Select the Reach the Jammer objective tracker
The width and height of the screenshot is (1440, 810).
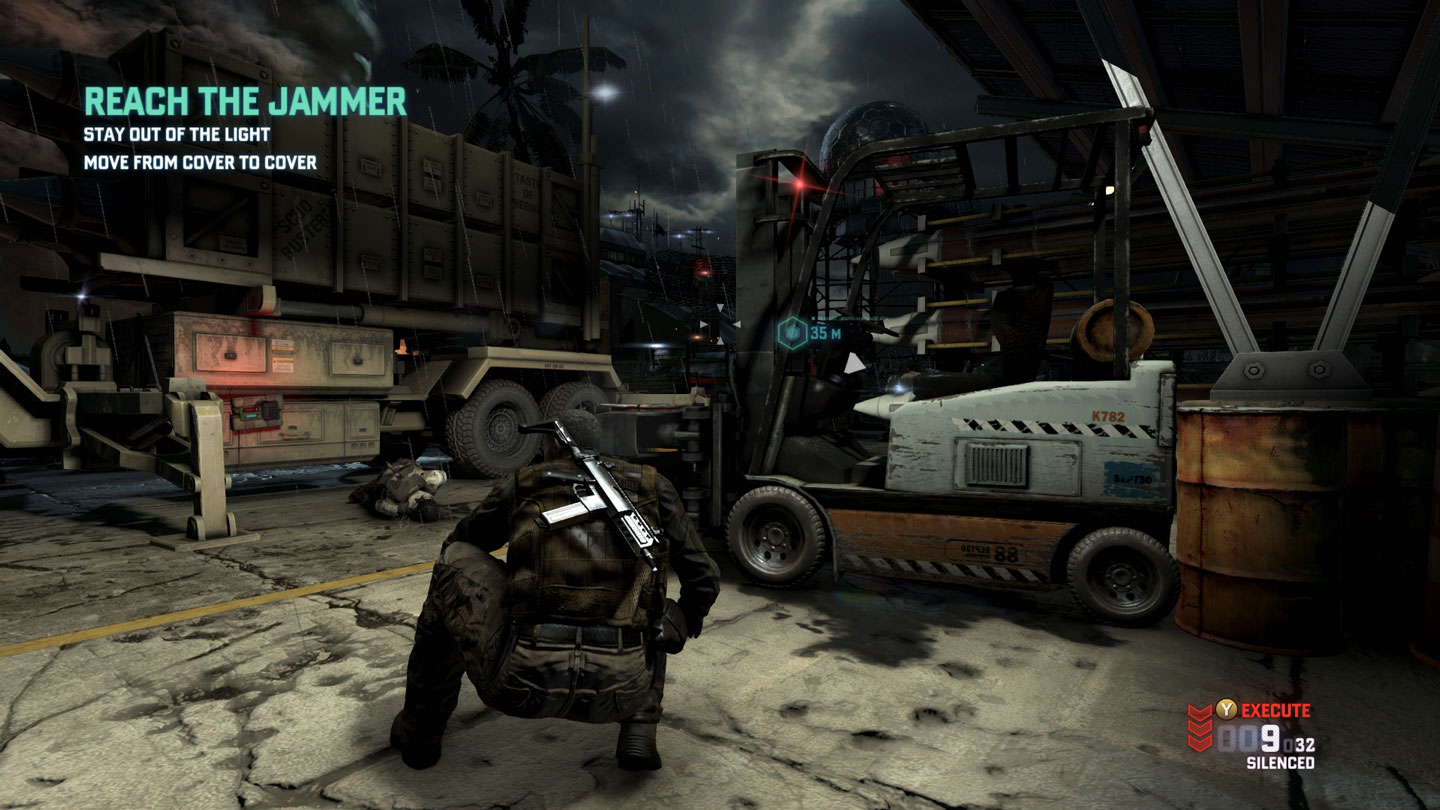[x=245, y=102]
